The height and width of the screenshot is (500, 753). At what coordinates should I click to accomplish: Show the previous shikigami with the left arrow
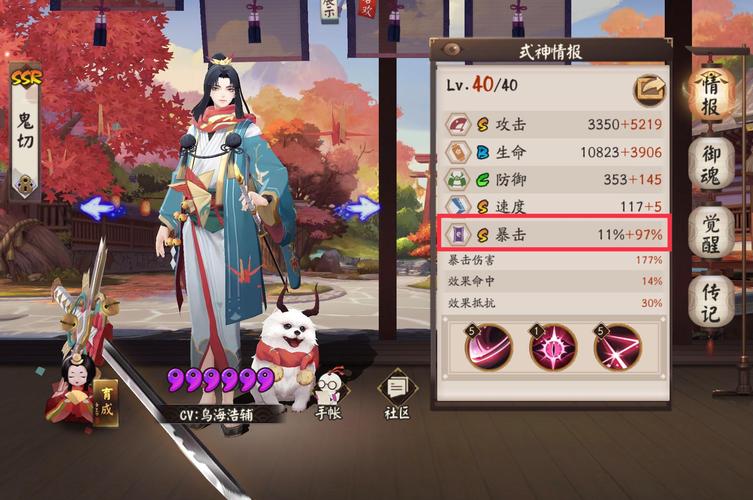(x=98, y=208)
